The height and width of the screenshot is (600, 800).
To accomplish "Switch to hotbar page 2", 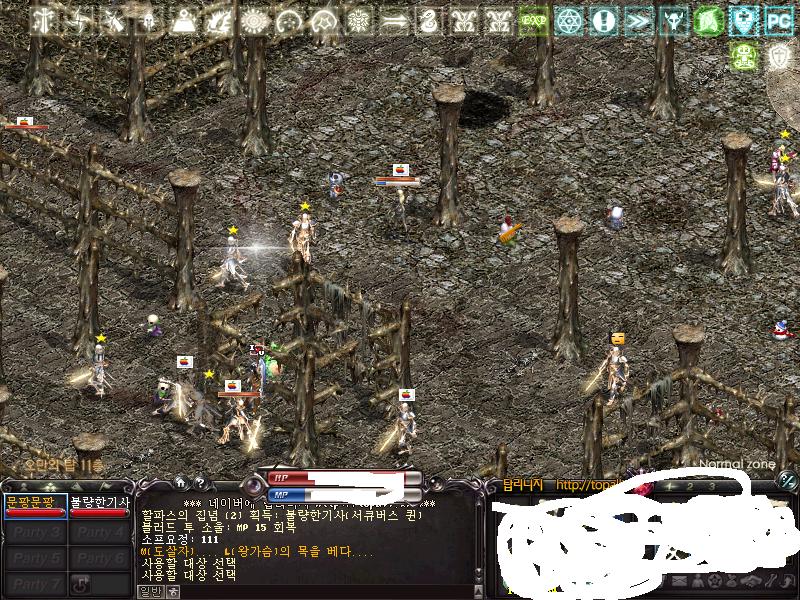I will 691,486.
